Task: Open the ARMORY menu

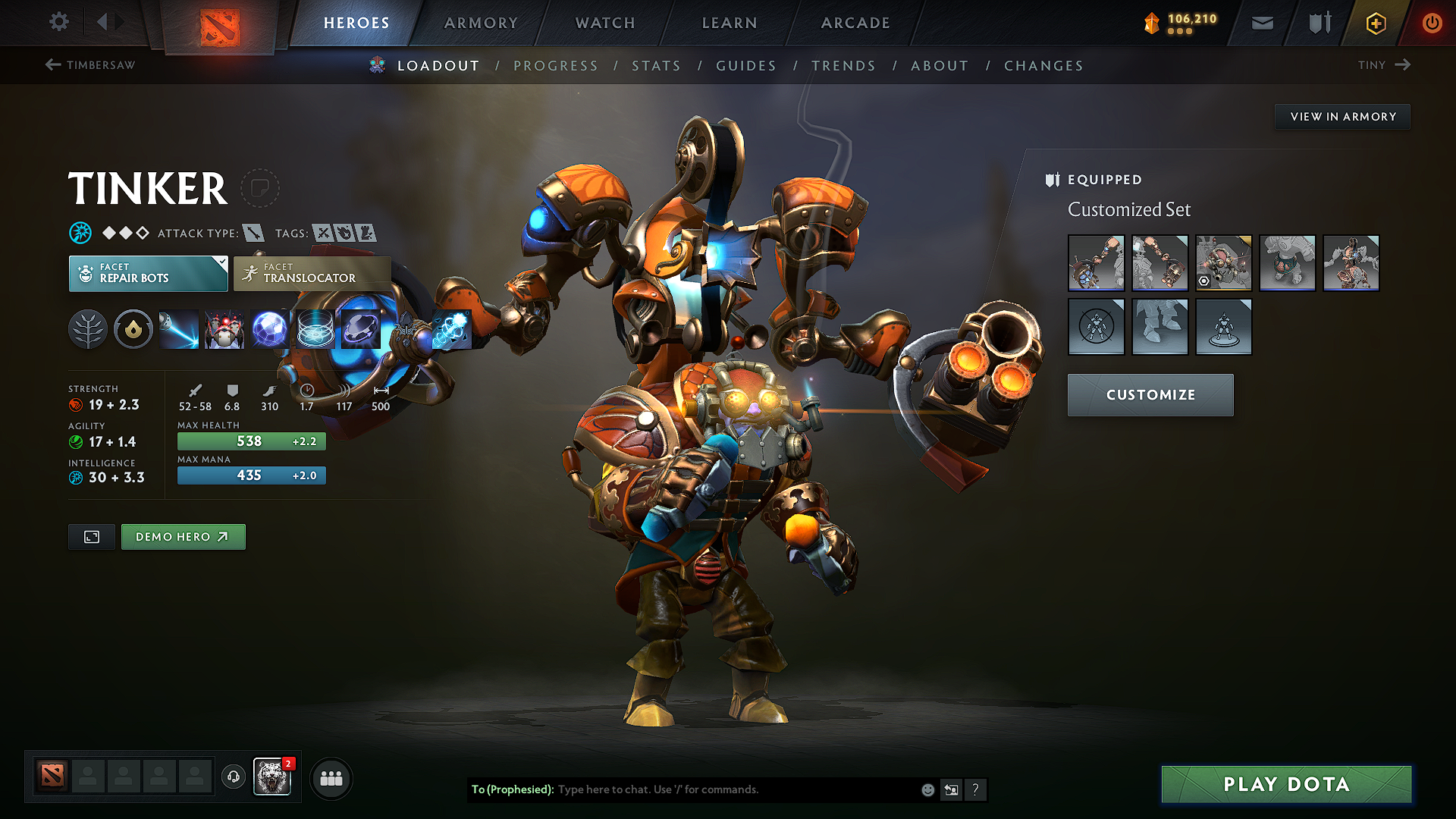Action: click(480, 23)
